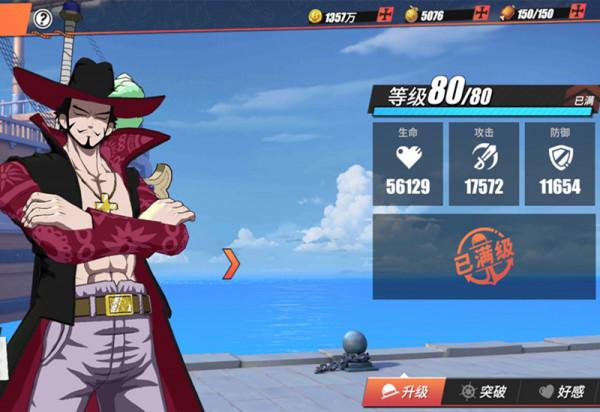Select the 防御 defense stat panel

(x=559, y=164)
